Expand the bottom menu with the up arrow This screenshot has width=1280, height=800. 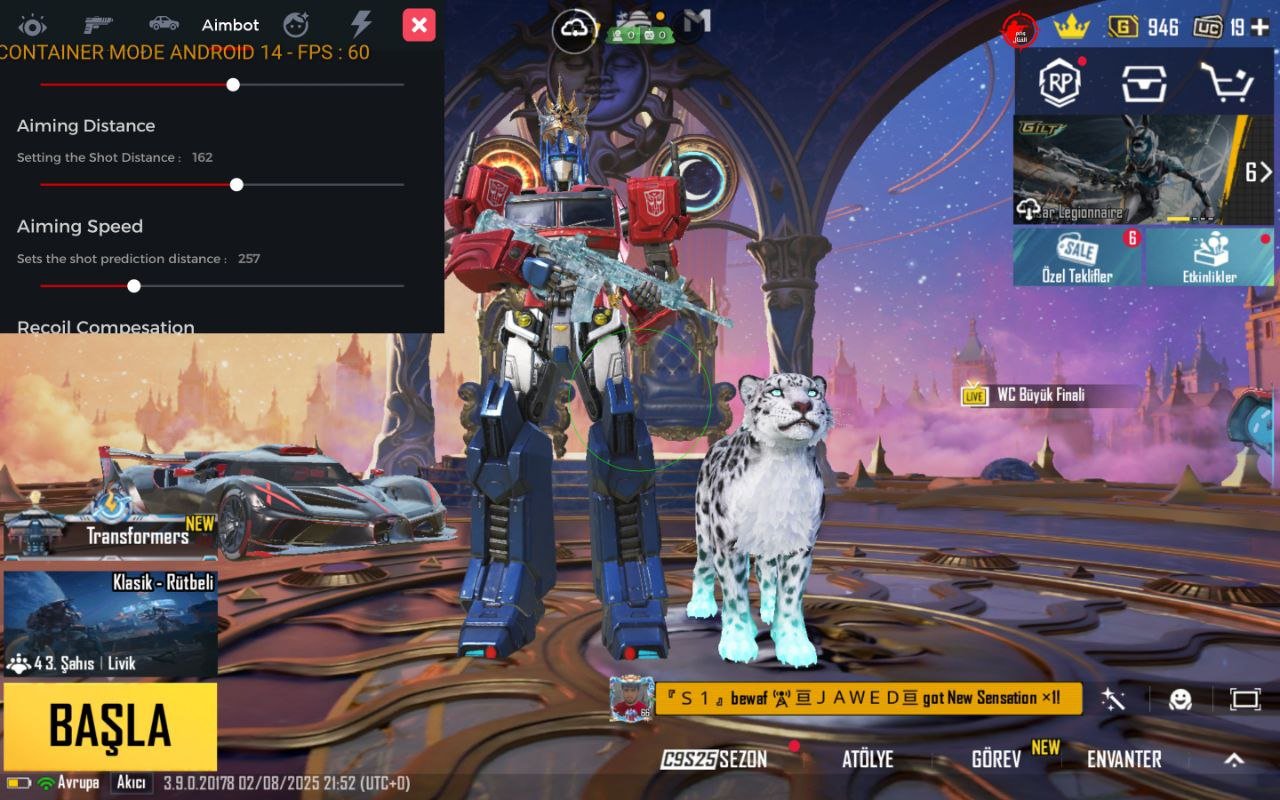(1234, 759)
